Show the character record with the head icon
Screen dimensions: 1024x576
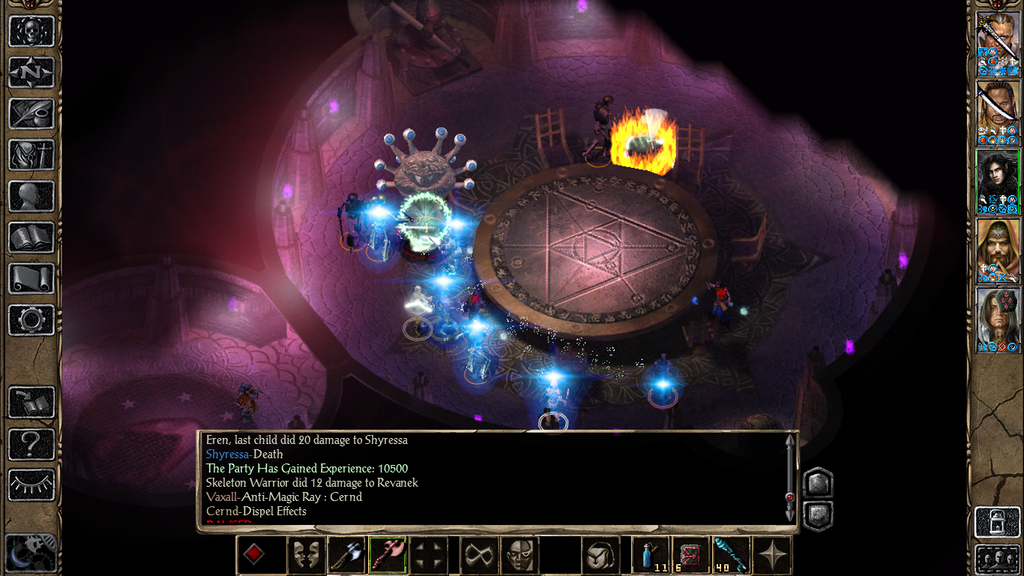31,196
